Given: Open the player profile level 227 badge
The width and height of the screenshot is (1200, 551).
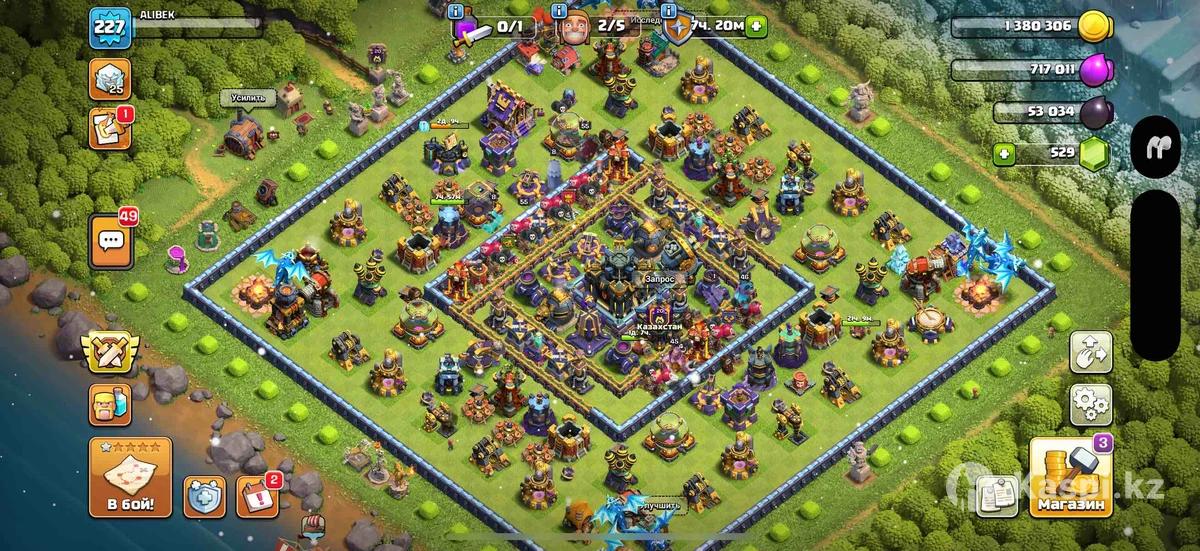Looking at the screenshot, I should pyautogui.click(x=110, y=26).
